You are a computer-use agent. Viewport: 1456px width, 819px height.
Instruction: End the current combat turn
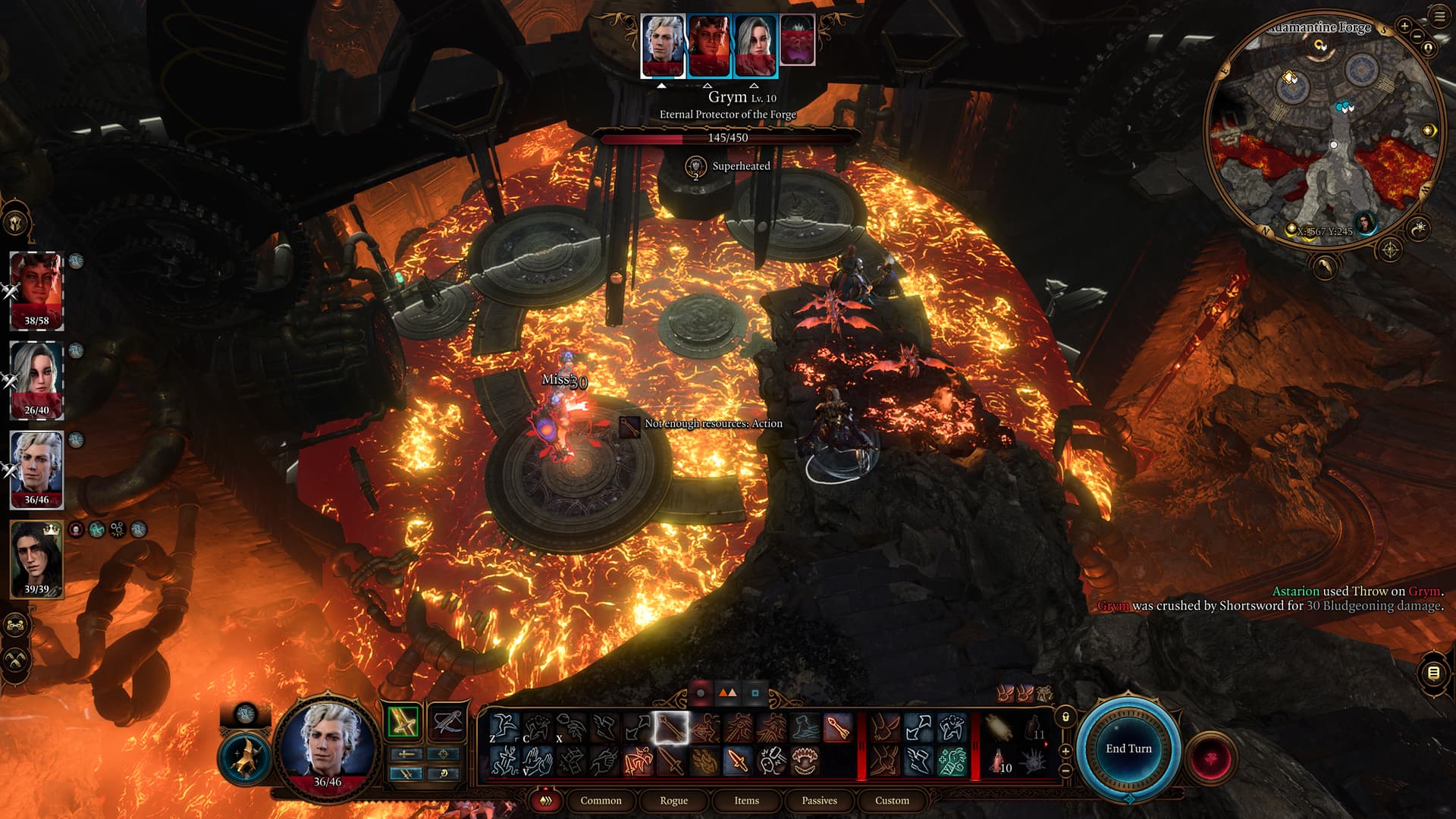[1128, 748]
